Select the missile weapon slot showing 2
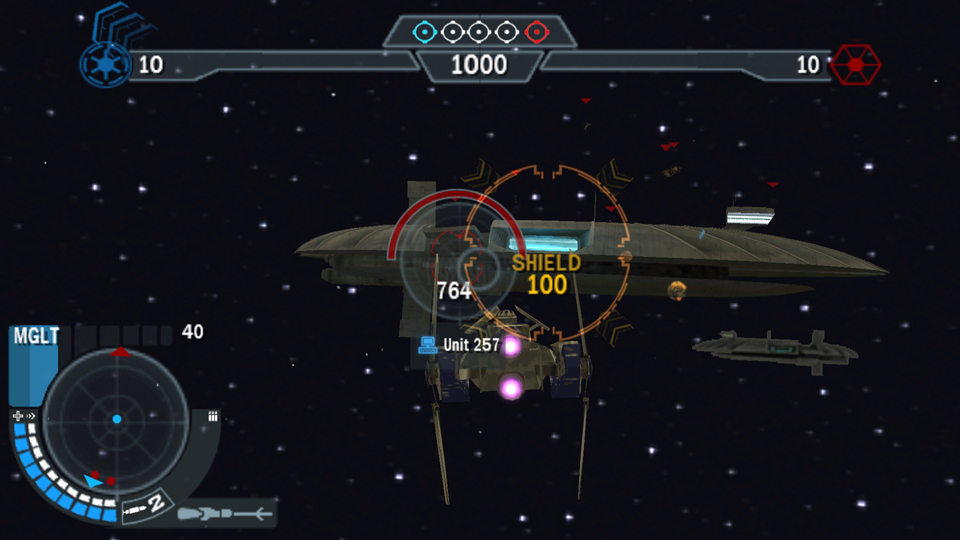 (x=144, y=508)
